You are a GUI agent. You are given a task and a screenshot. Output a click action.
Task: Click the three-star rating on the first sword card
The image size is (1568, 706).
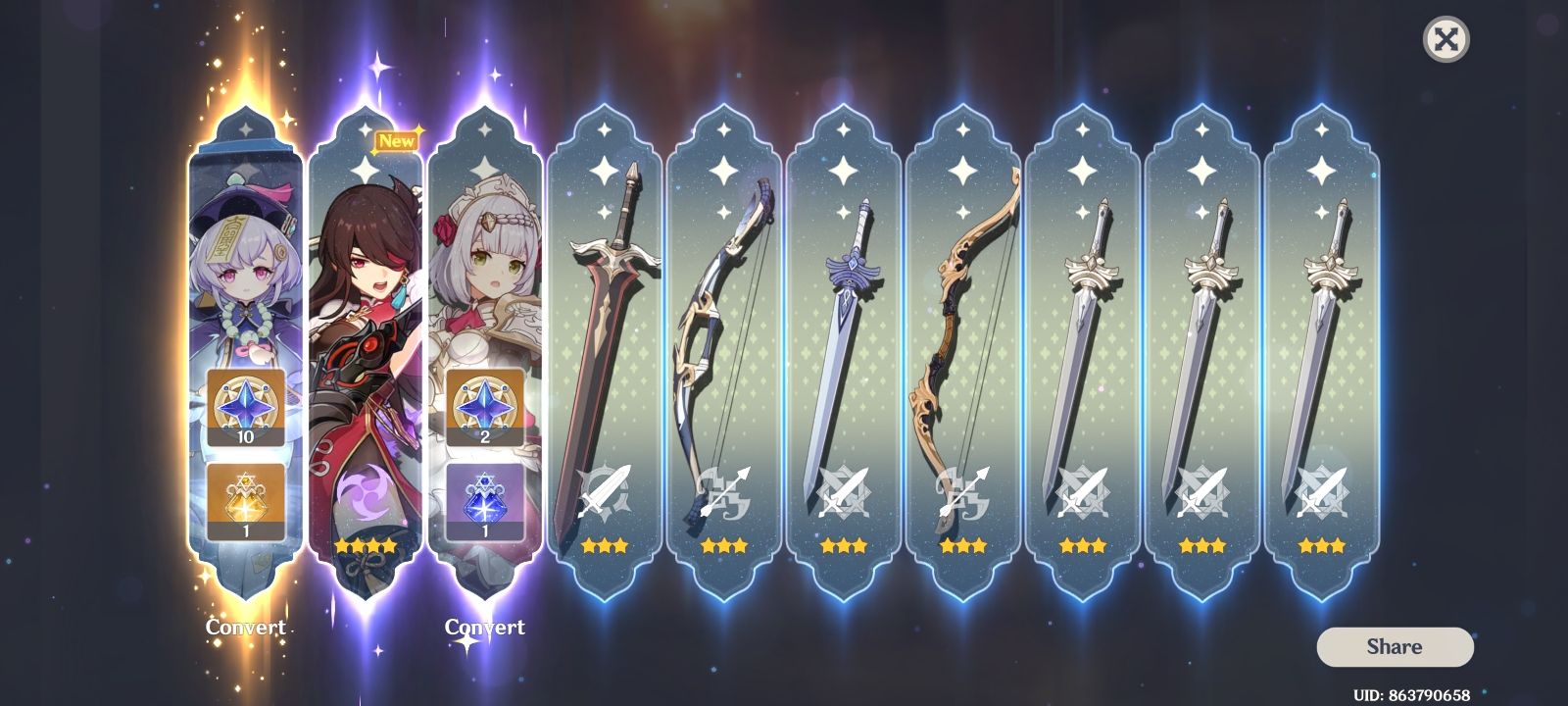(605, 546)
